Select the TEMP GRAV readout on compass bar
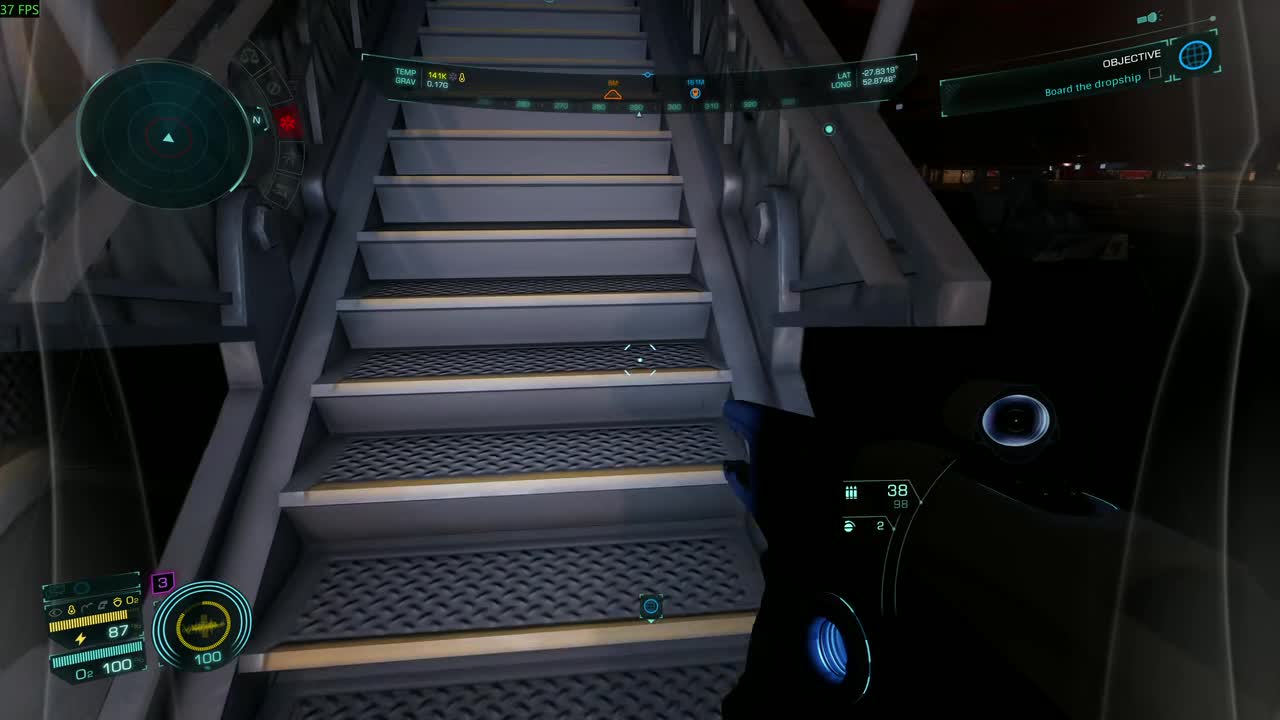 pyautogui.click(x=408, y=77)
